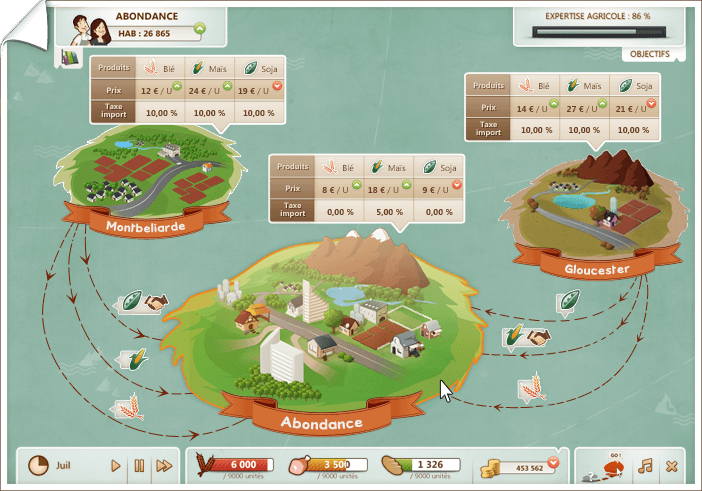Viewport: 702px width, 491px height.
Task: Expand the Abondance population green arrow
Action: click(199, 29)
